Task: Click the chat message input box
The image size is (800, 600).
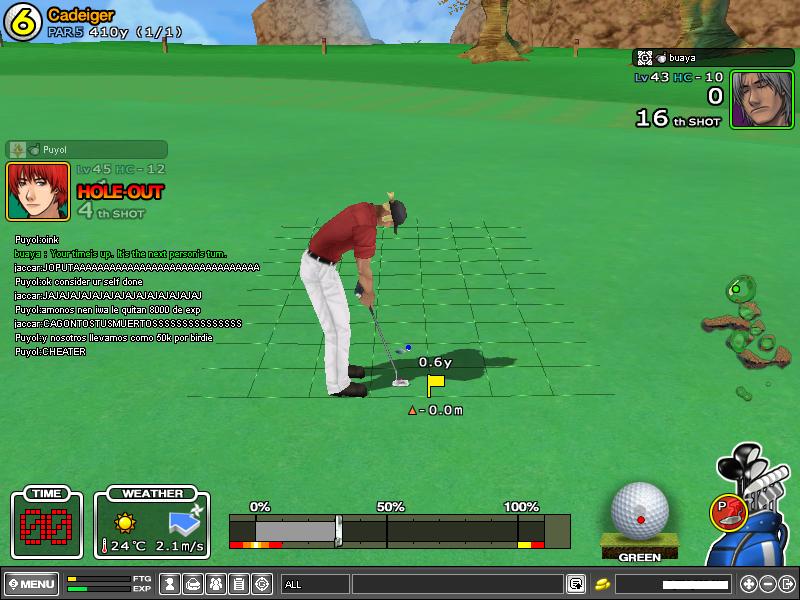Action: (x=457, y=584)
